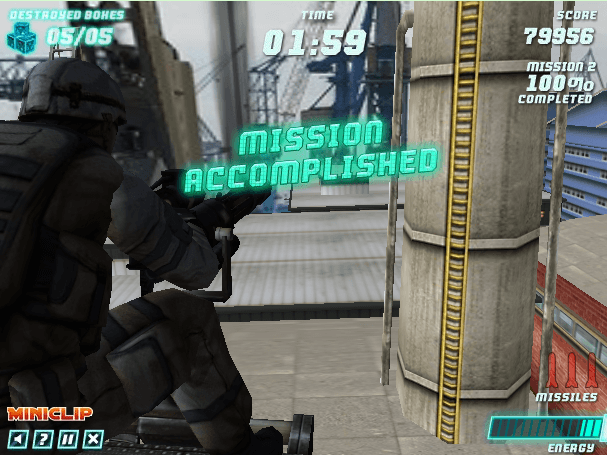Screen dimensions: 607x455
Task: Pause the game
Action: (x=67, y=438)
